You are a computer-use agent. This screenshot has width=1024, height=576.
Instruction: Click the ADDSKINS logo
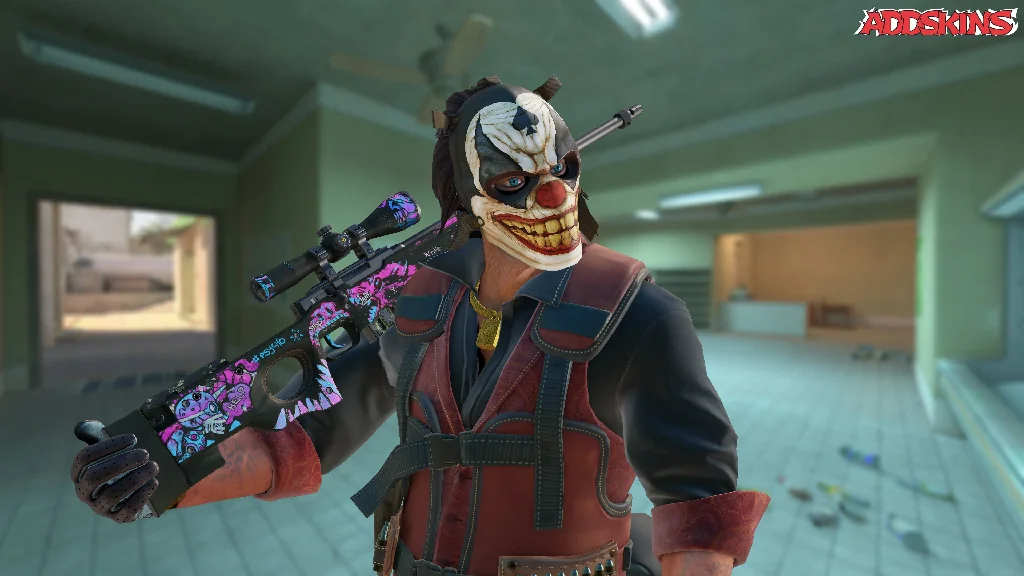click(x=936, y=23)
